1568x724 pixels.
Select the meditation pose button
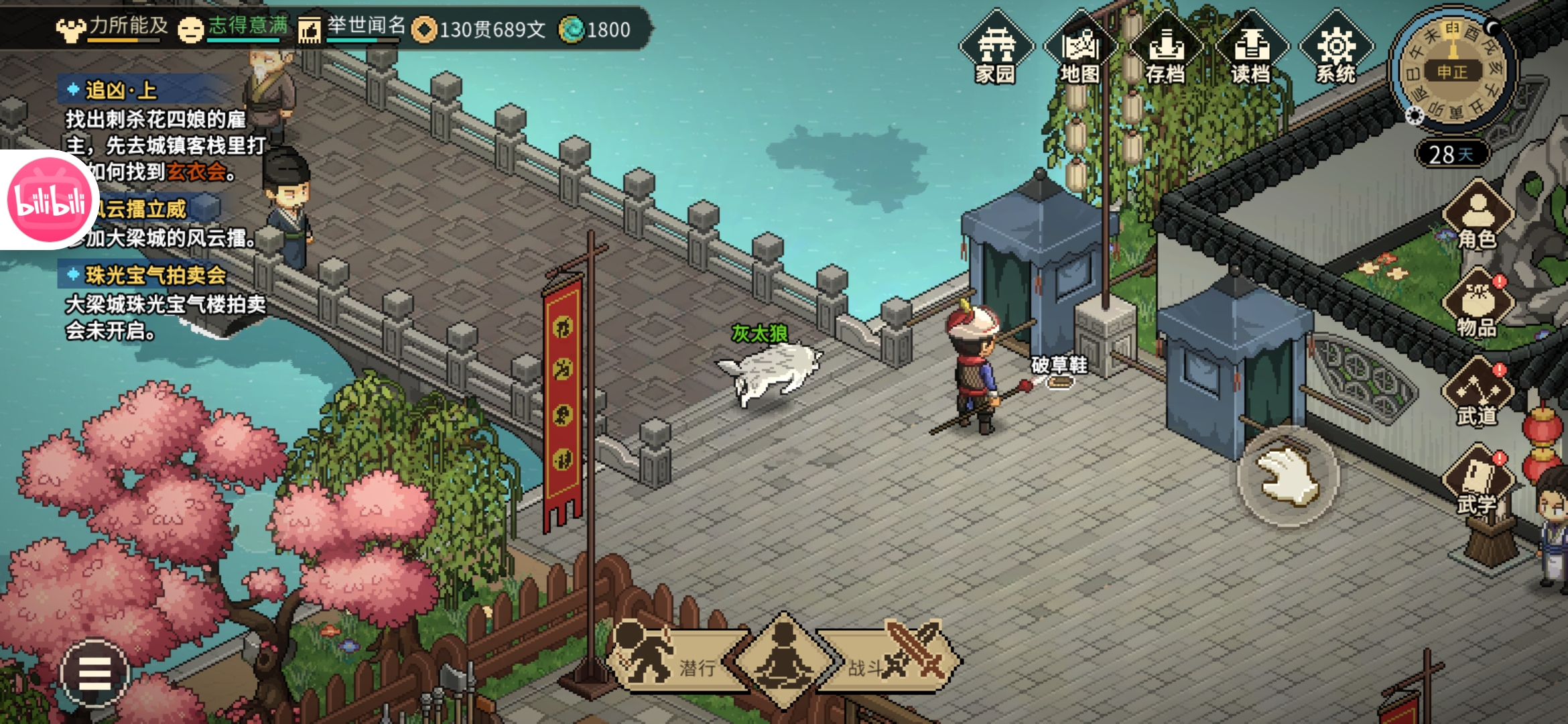point(784,660)
